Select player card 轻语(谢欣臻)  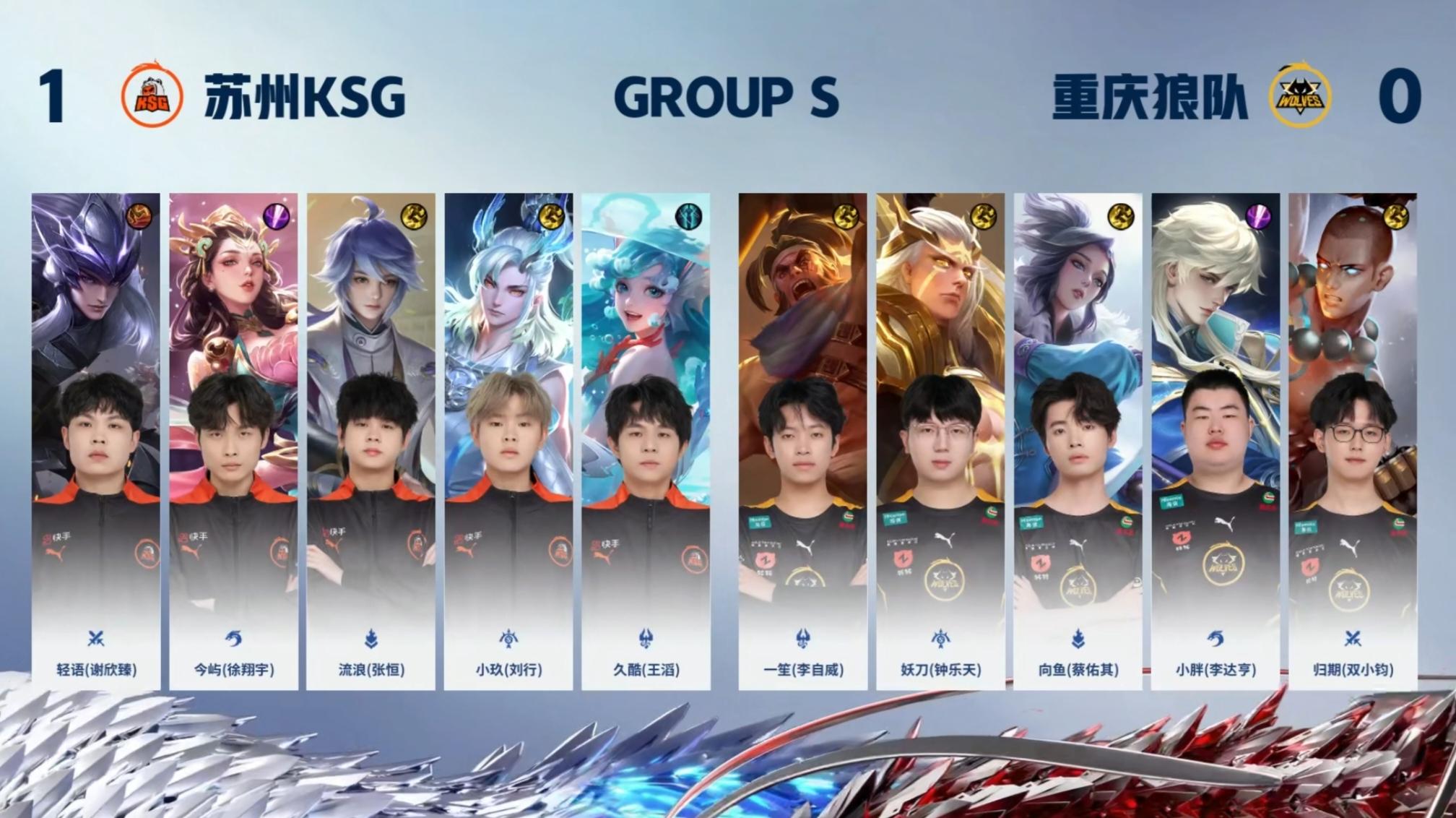[96, 441]
